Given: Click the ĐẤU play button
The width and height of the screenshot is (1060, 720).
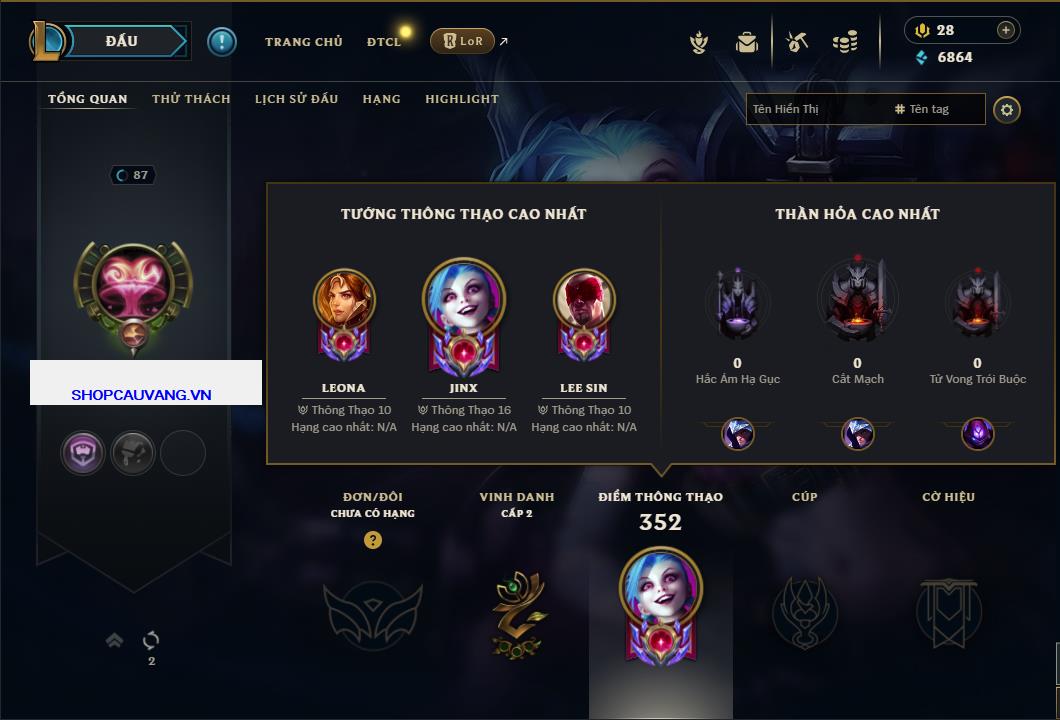Looking at the screenshot, I should point(122,41).
